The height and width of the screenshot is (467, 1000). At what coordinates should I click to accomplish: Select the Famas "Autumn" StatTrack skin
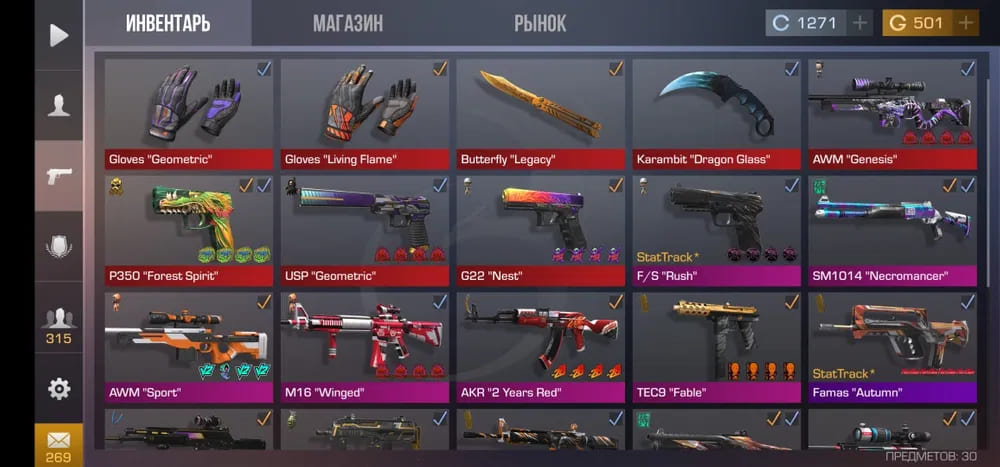[892, 345]
